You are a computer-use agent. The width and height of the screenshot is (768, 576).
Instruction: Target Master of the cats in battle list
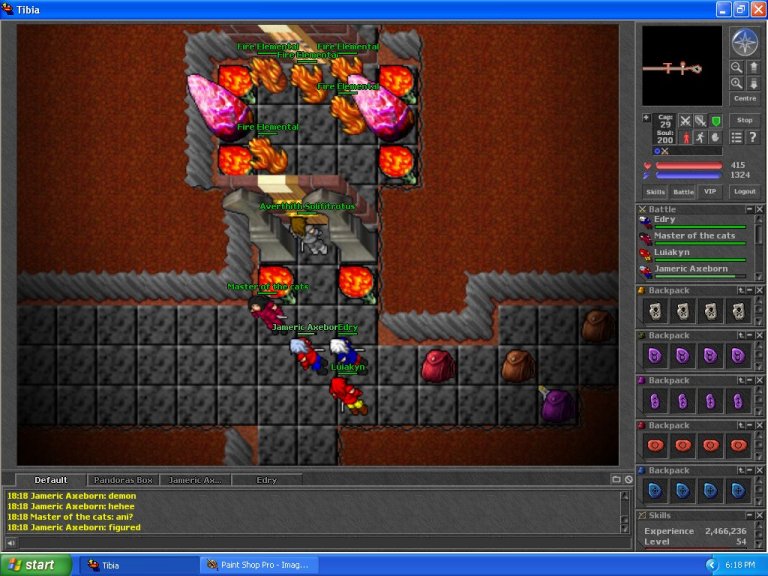coord(693,236)
